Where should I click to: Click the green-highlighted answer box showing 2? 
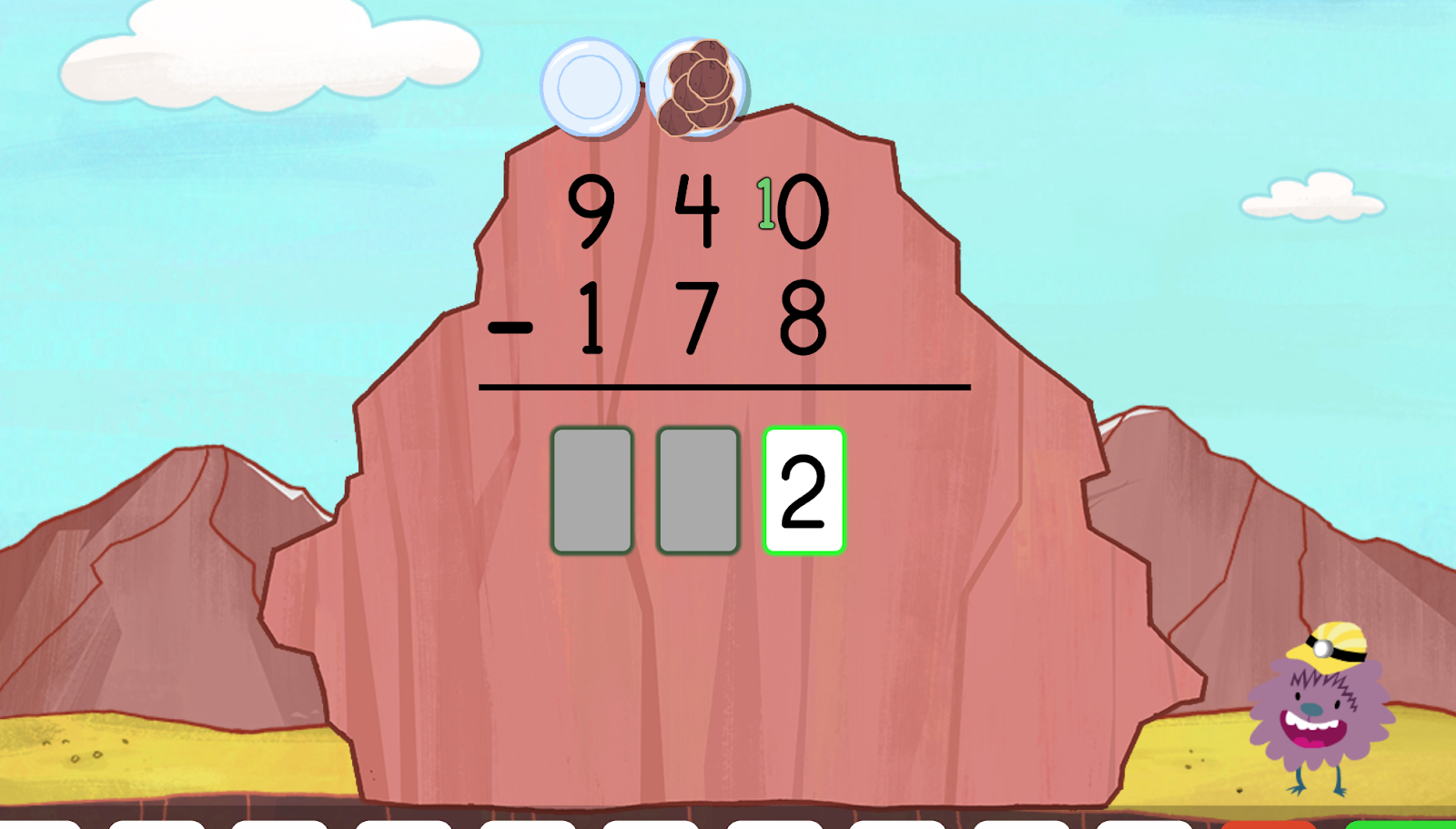pos(804,491)
